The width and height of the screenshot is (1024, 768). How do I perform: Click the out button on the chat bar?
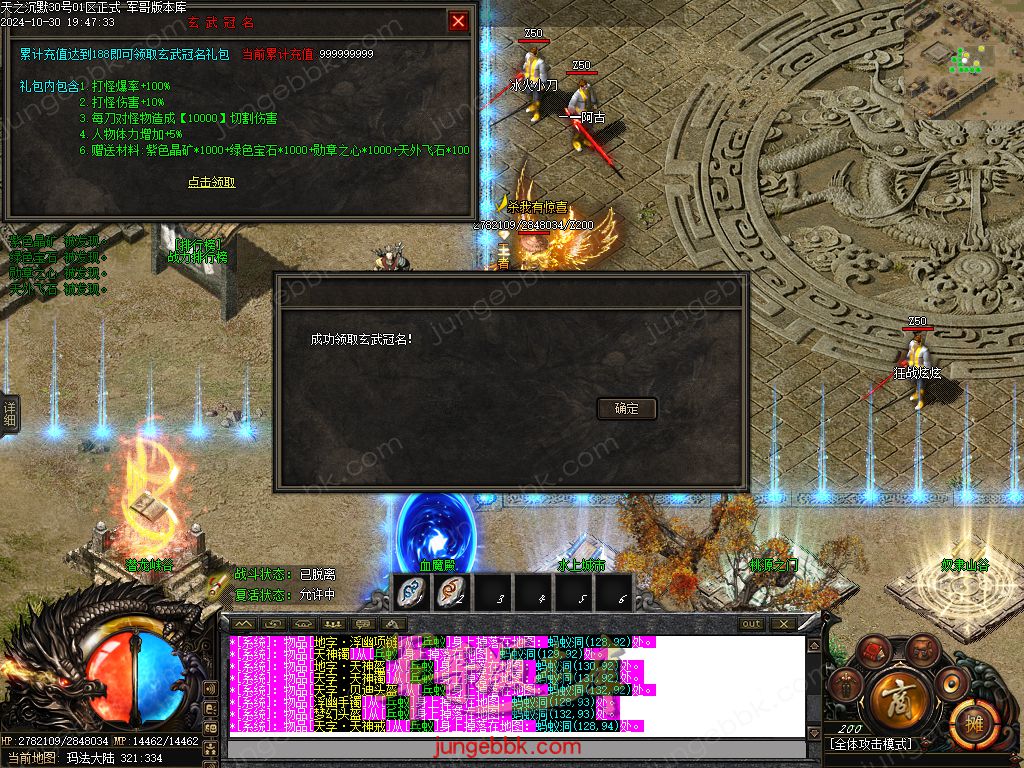pyautogui.click(x=751, y=623)
